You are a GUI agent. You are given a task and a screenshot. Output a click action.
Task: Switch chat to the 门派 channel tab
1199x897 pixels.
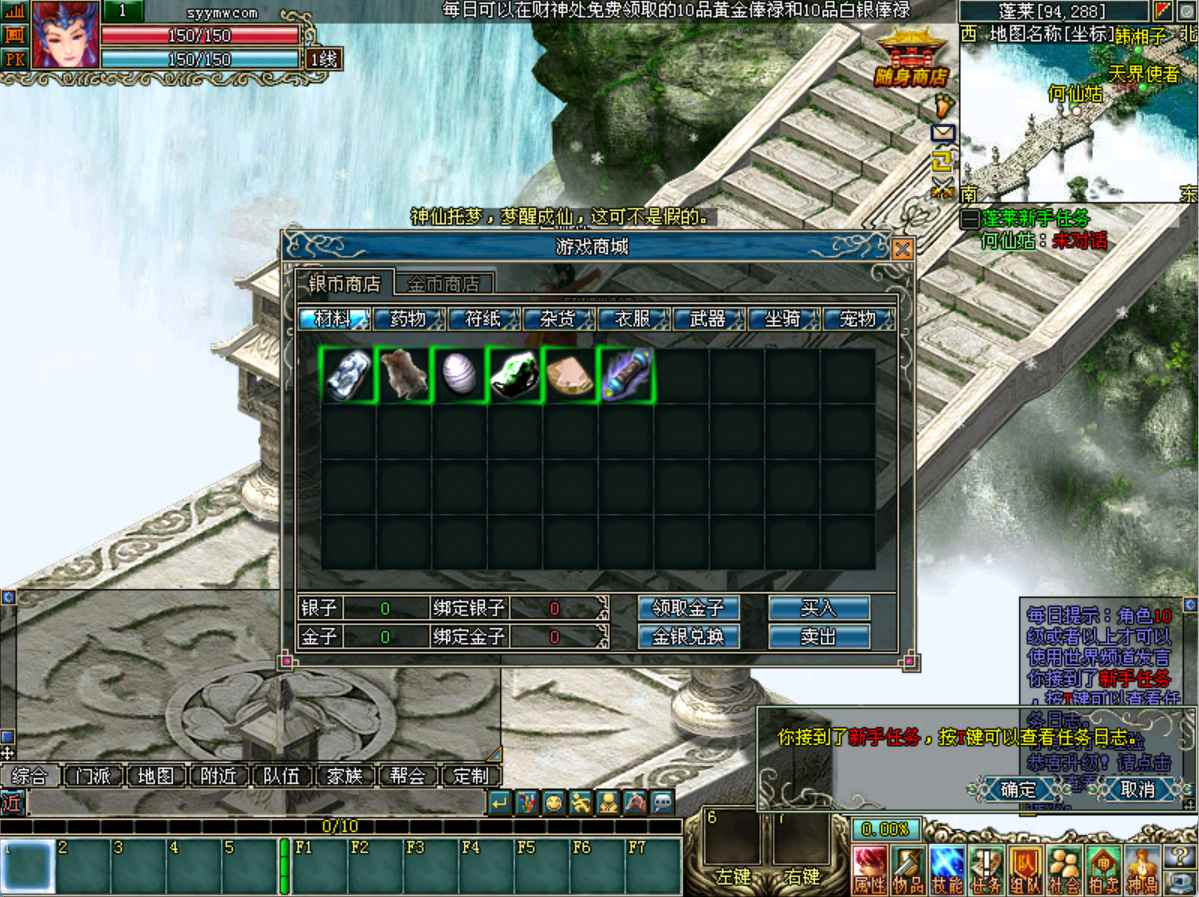pos(93,776)
